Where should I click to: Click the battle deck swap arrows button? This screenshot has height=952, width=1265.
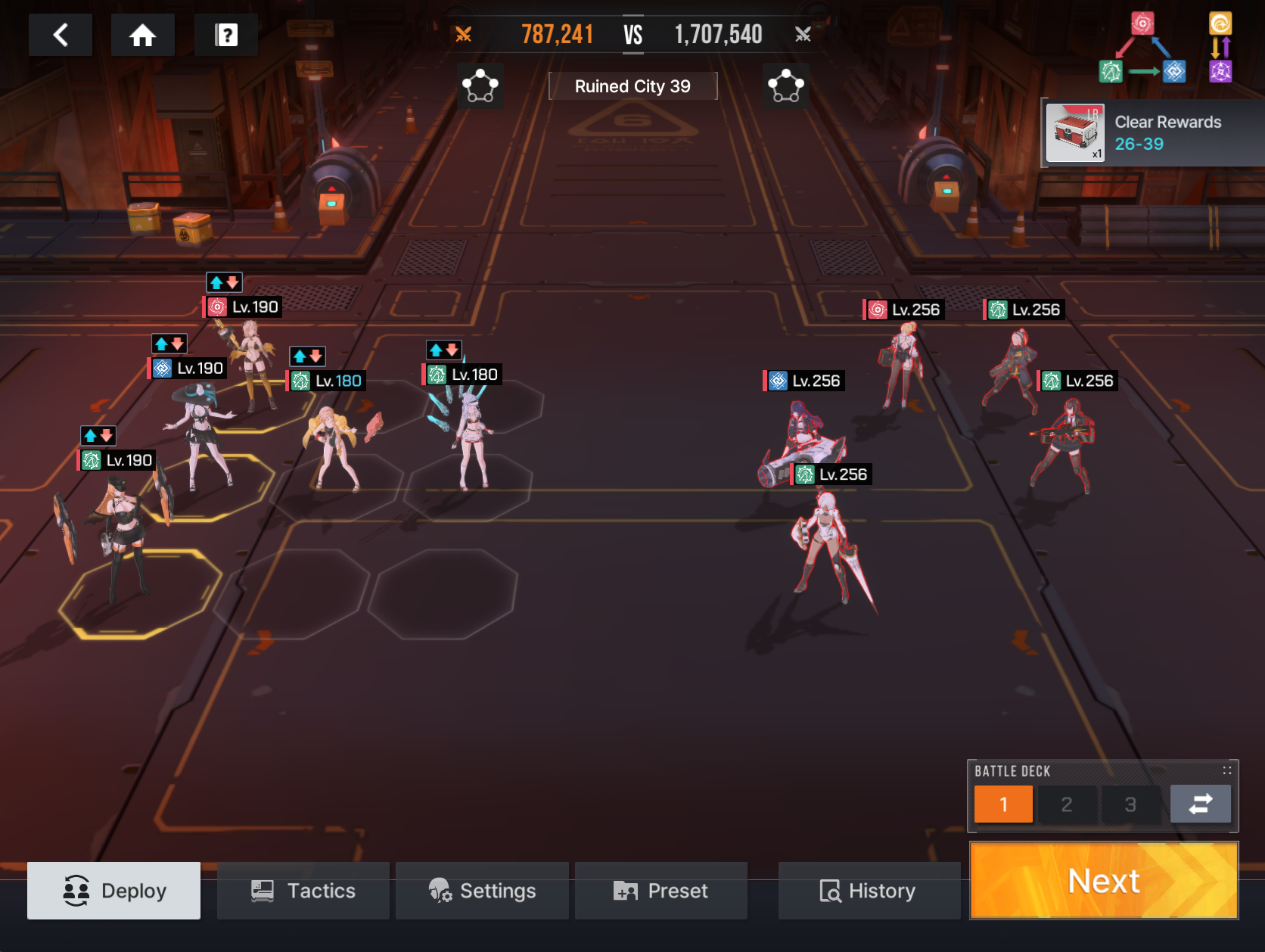coord(1200,804)
